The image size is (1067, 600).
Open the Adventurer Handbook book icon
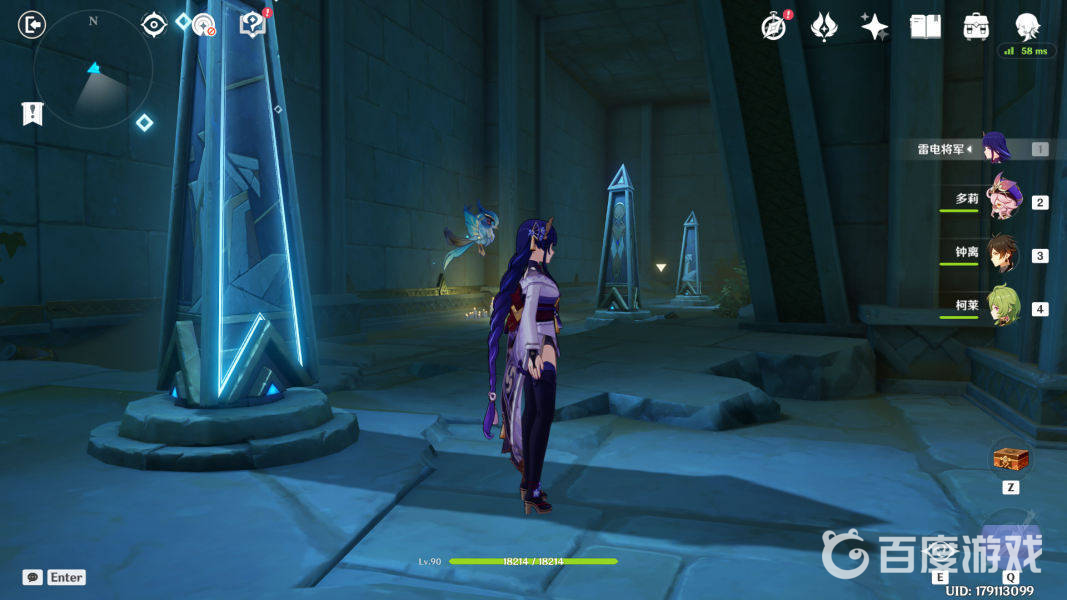(x=925, y=26)
